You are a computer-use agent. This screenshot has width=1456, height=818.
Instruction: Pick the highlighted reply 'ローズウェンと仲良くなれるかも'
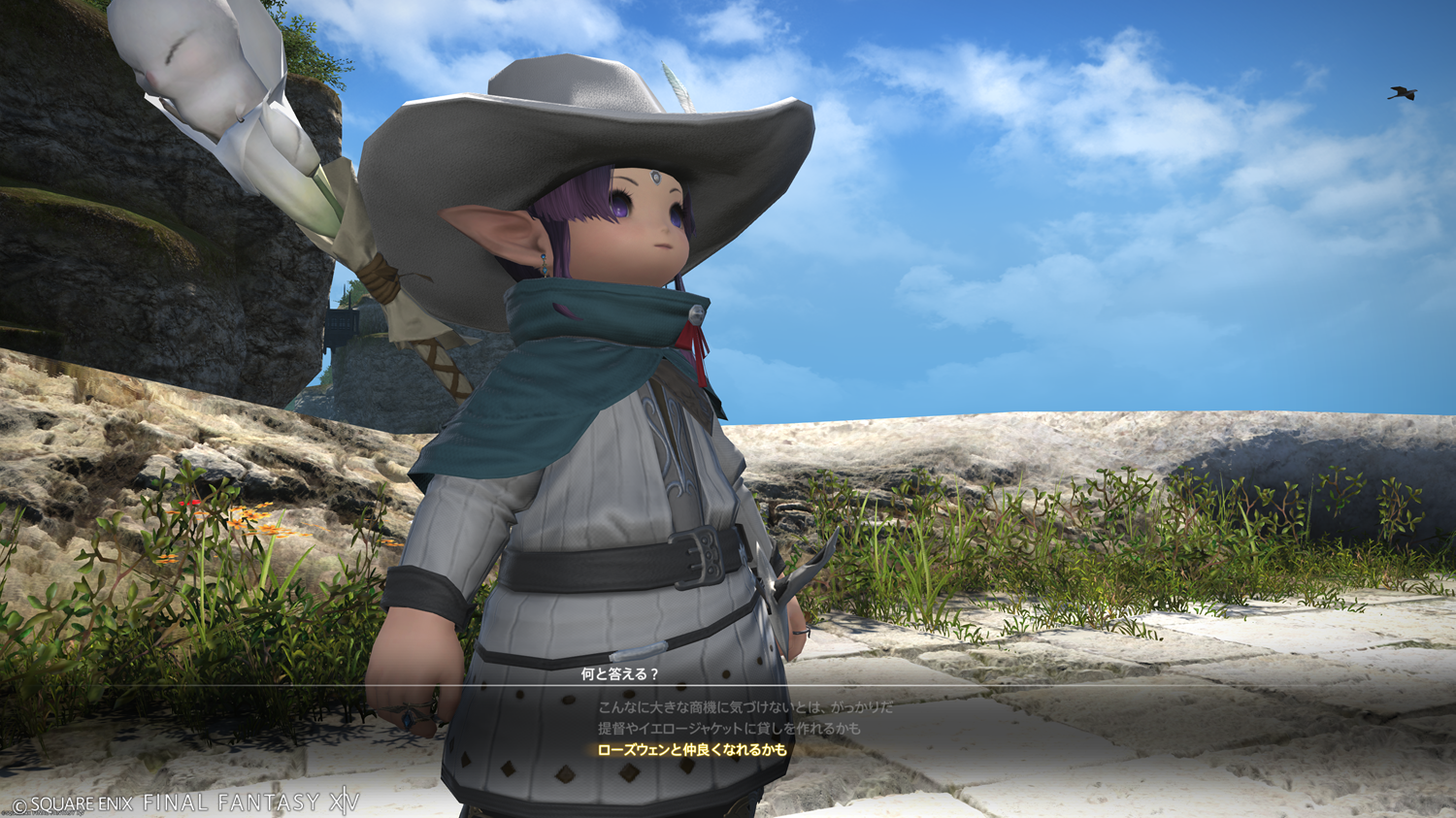[692, 750]
